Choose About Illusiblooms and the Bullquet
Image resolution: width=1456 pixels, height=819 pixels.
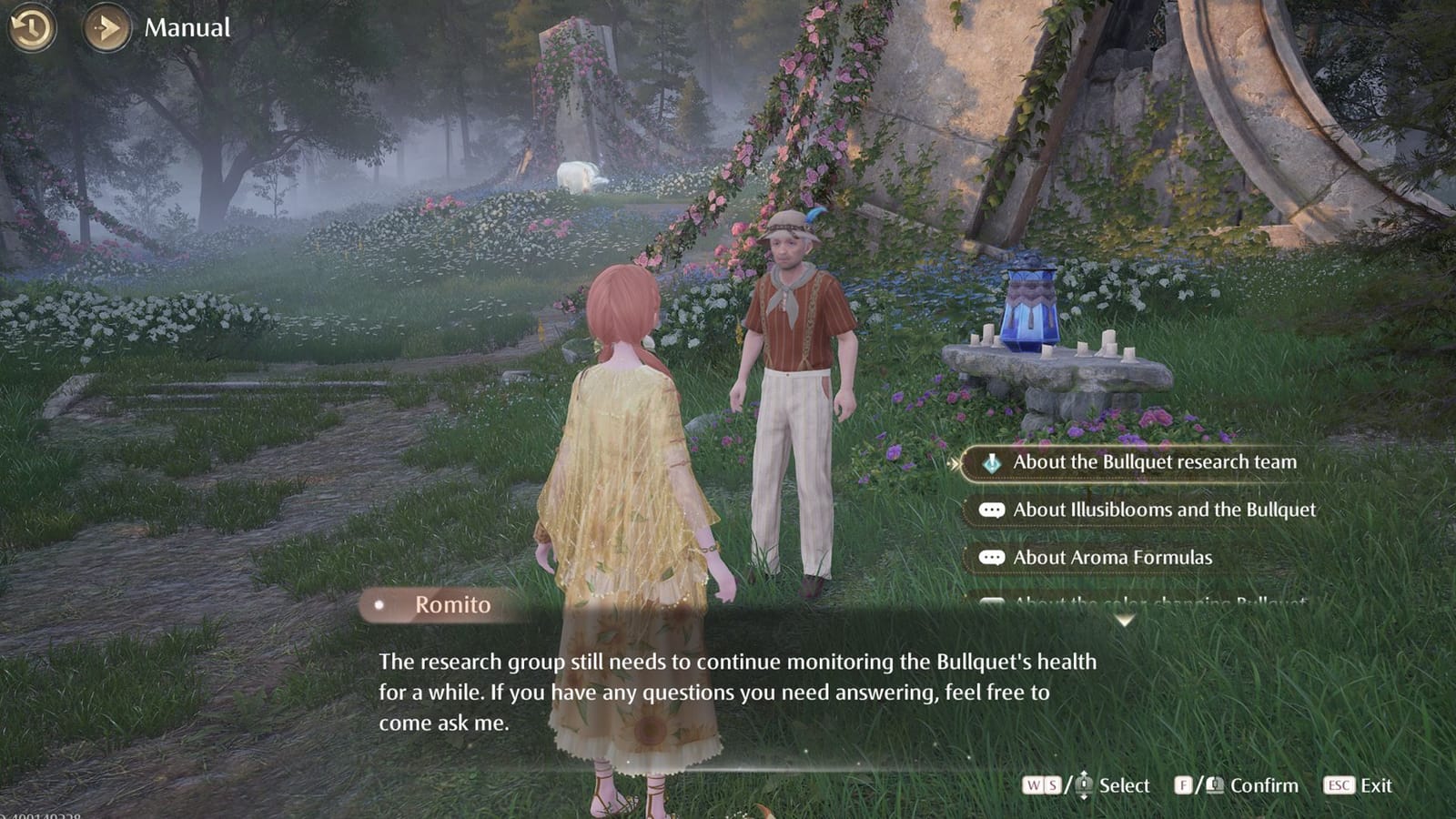click(x=1165, y=510)
